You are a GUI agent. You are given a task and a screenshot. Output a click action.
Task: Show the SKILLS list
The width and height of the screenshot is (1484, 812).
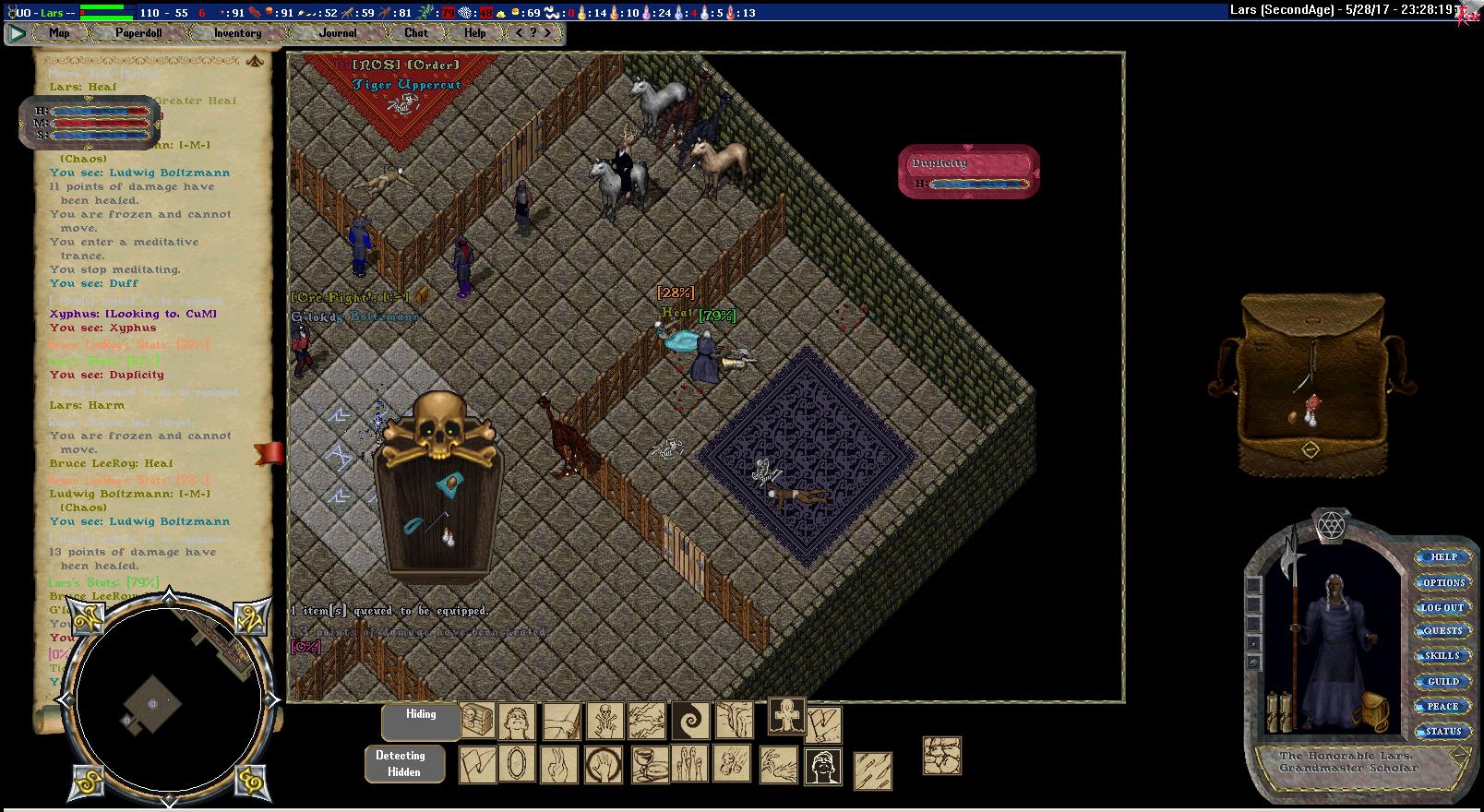pos(1443,656)
